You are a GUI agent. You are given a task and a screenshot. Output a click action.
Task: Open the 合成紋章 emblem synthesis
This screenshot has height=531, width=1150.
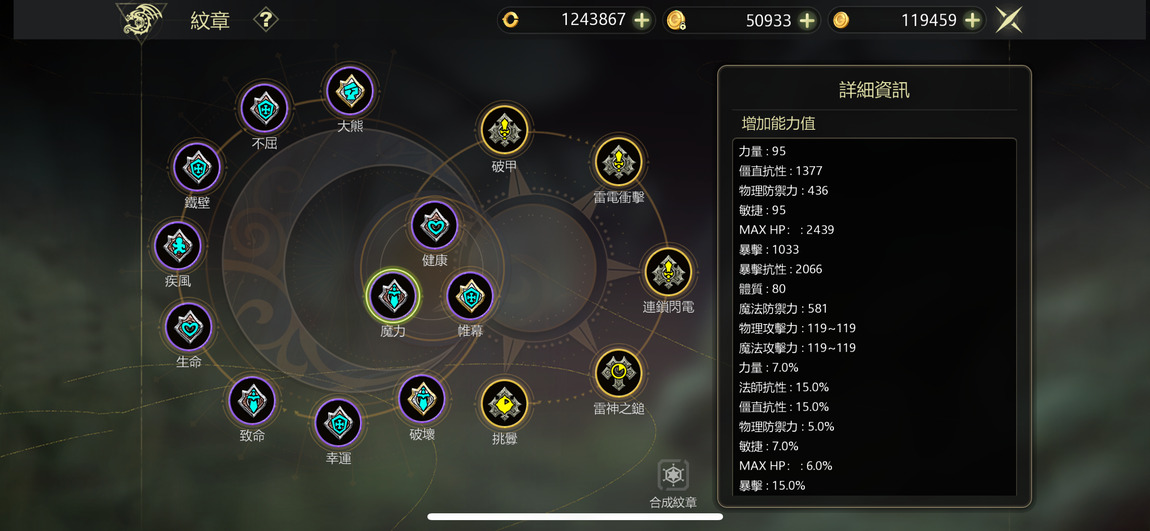(x=673, y=477)
